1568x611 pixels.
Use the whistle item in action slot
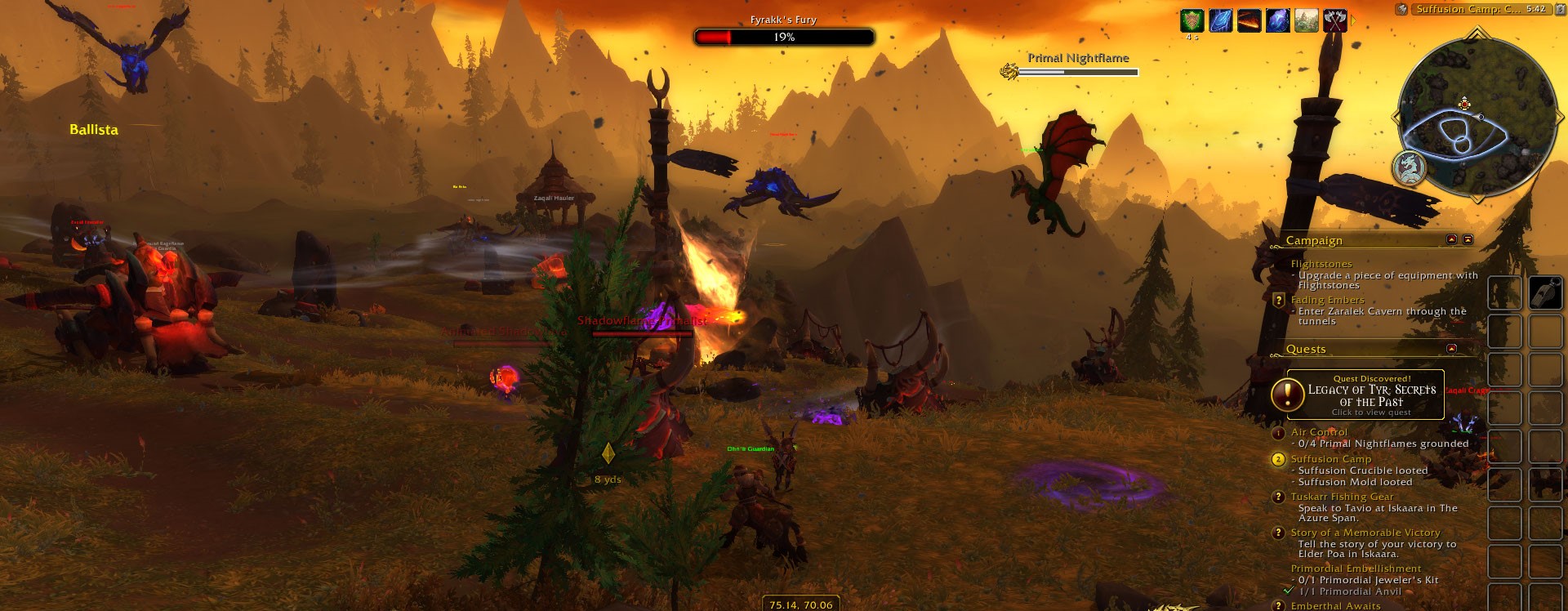(x=1545, y=292)
